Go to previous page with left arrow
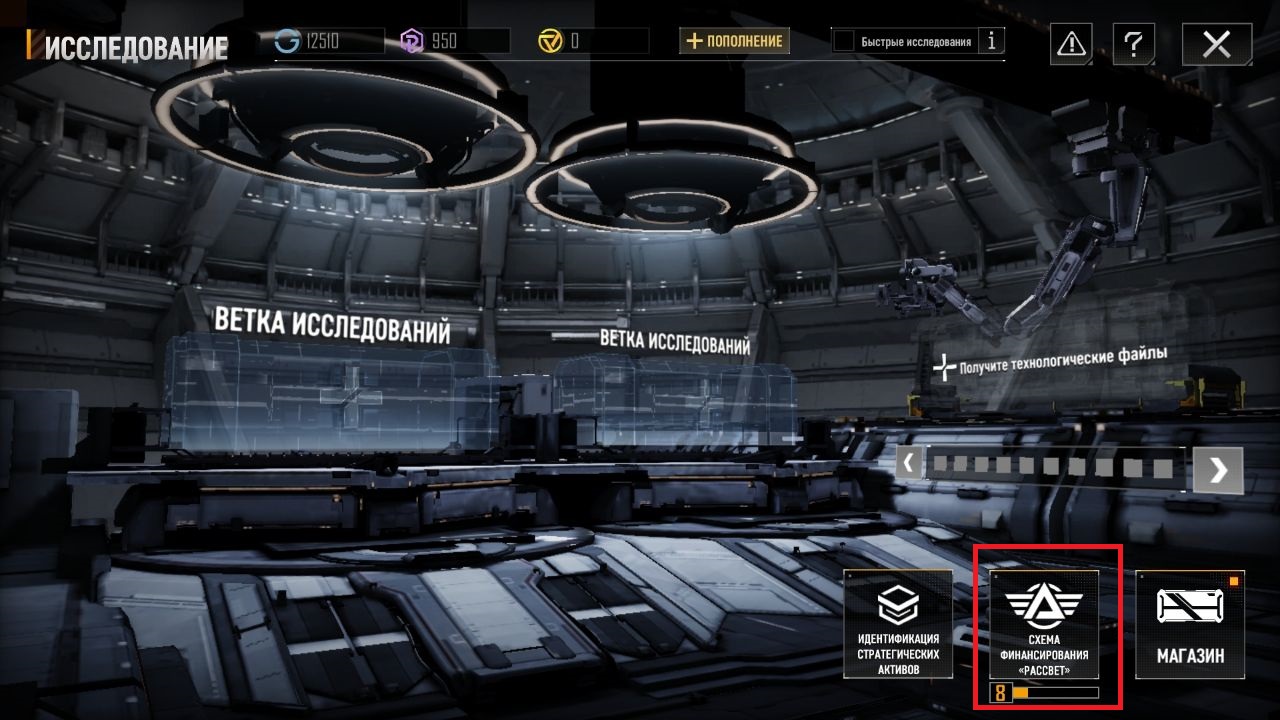The height and width of the screenshot is (720, 1280). coord(909,463)
